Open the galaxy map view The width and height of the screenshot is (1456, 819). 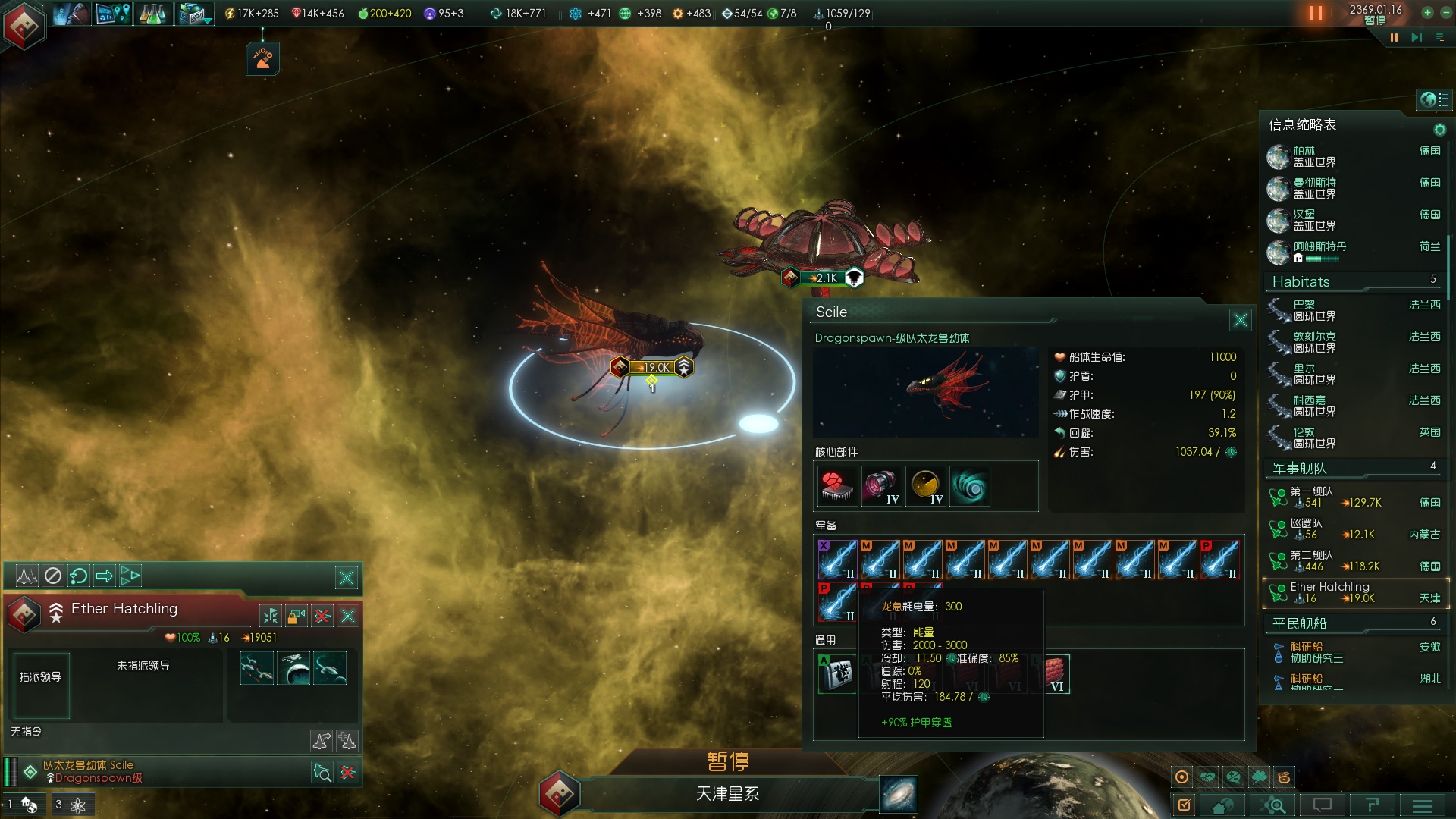click(899, 795)
